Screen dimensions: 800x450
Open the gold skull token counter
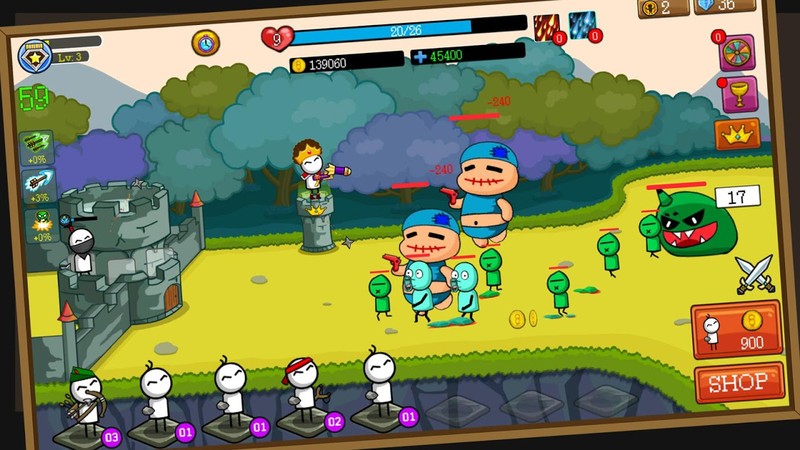[664, 8]
